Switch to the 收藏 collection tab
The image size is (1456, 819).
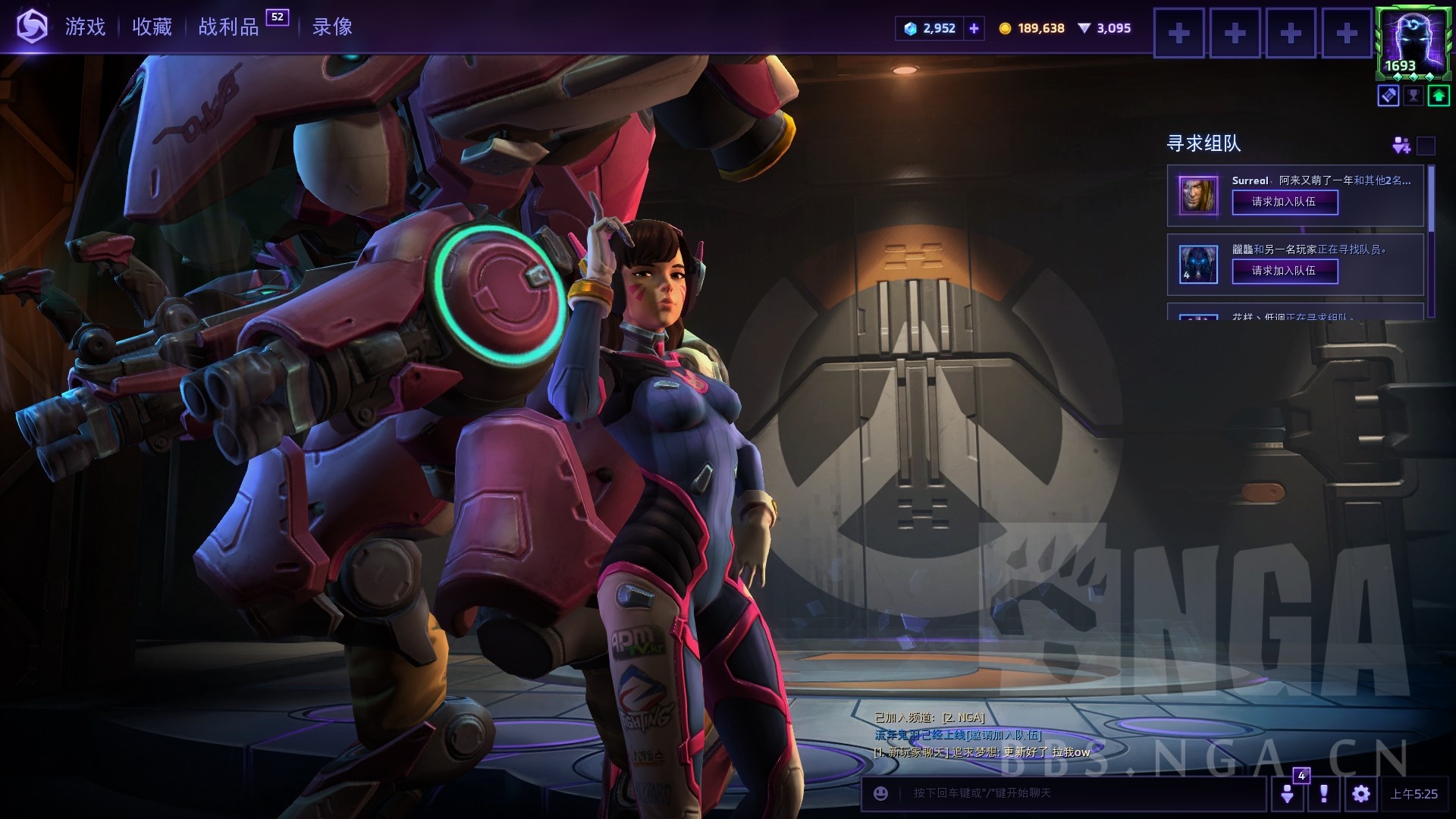tap(152, 27)
